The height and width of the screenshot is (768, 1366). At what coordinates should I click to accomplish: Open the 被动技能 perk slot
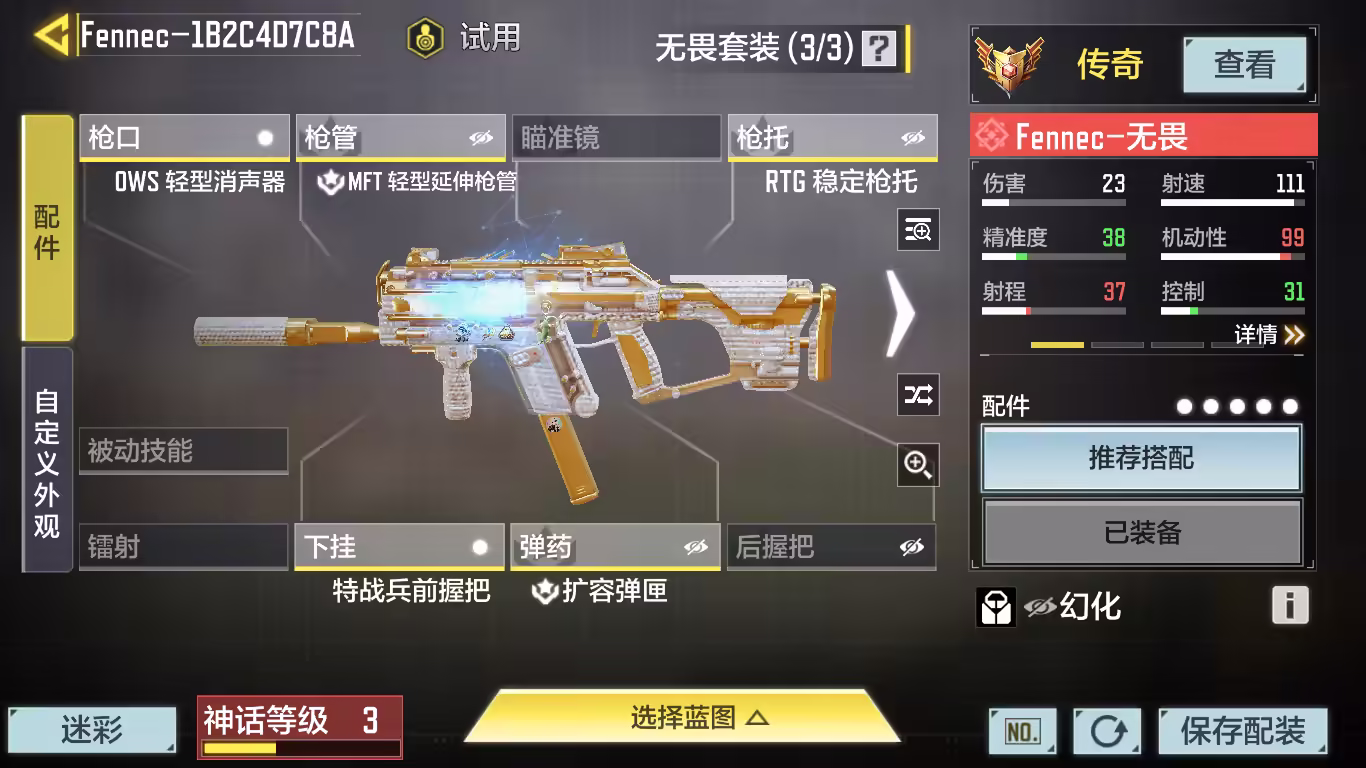coord(184,451)
